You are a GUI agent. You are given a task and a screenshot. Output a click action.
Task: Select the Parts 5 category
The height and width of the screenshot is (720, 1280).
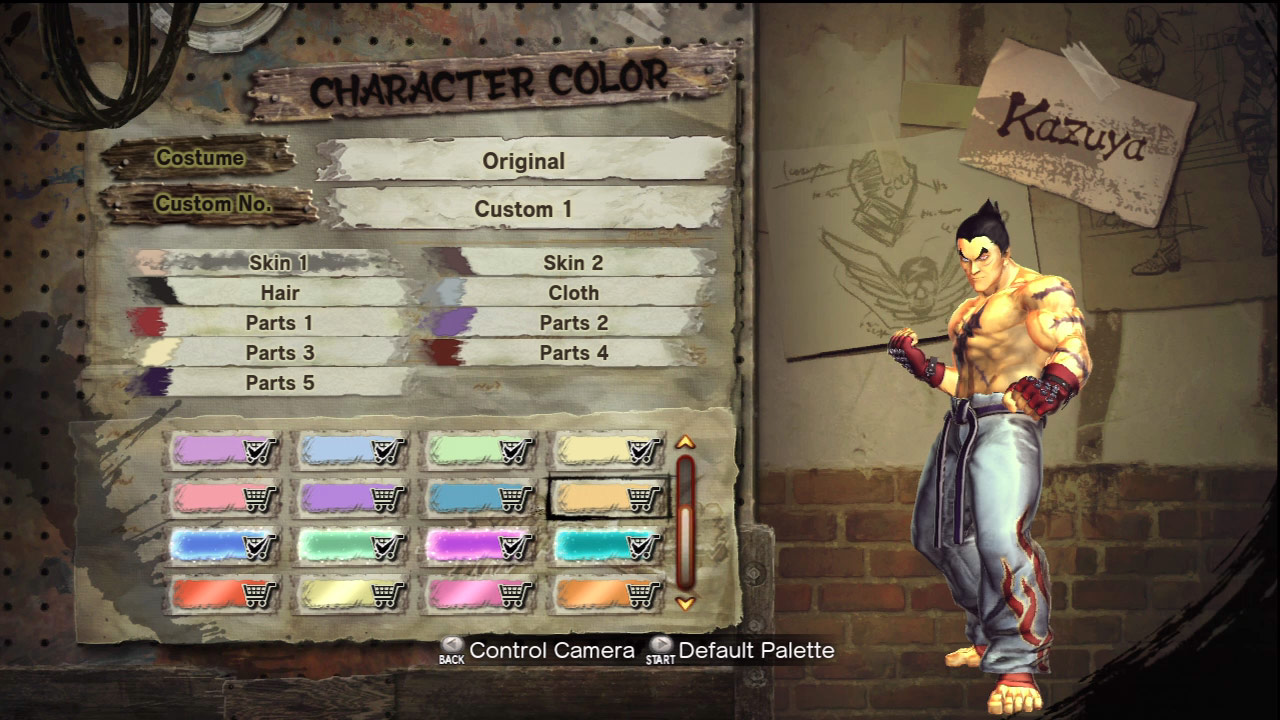pyautogui.click(x=280, y=382)
